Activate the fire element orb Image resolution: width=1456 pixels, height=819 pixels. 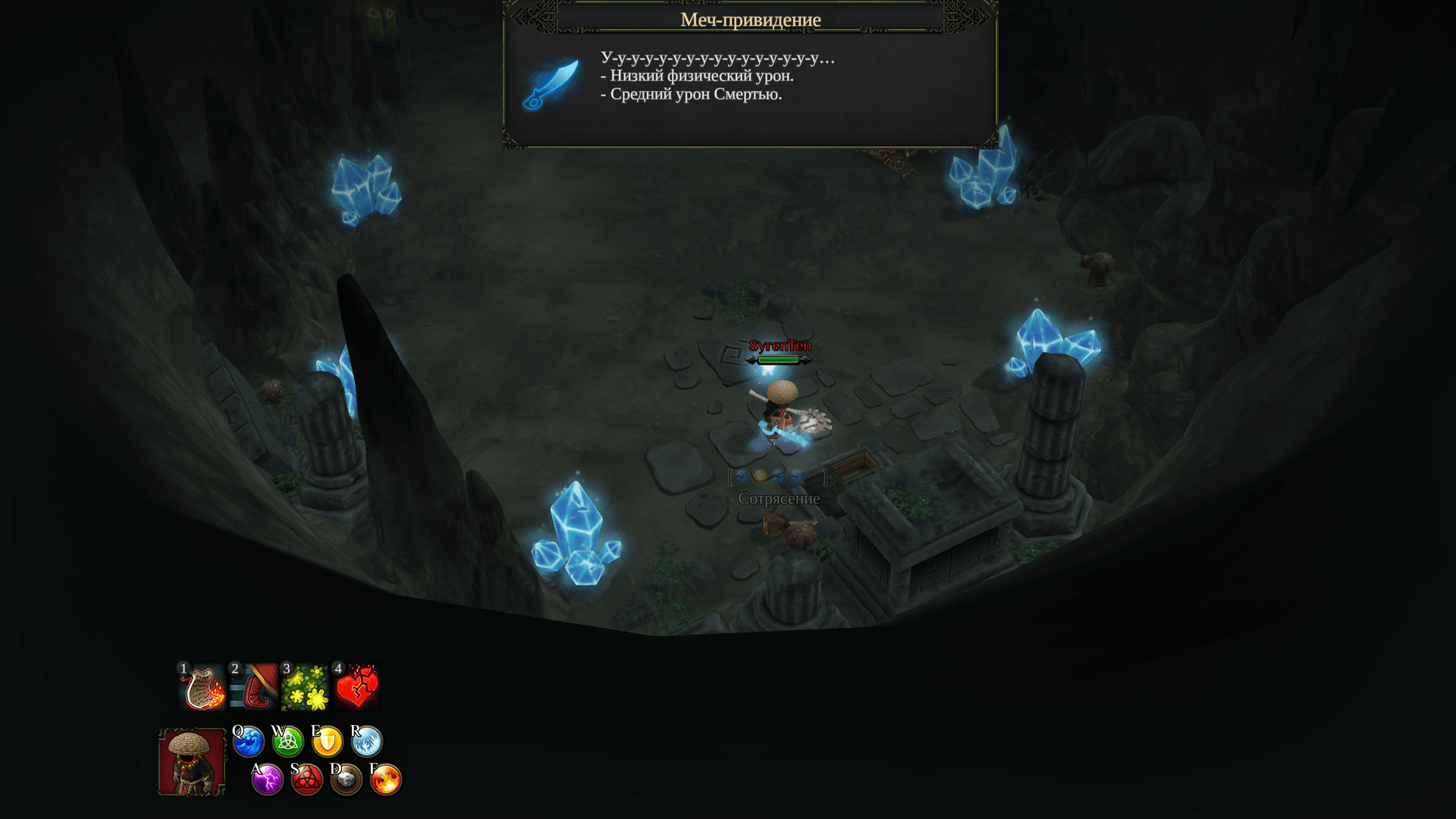386,780
